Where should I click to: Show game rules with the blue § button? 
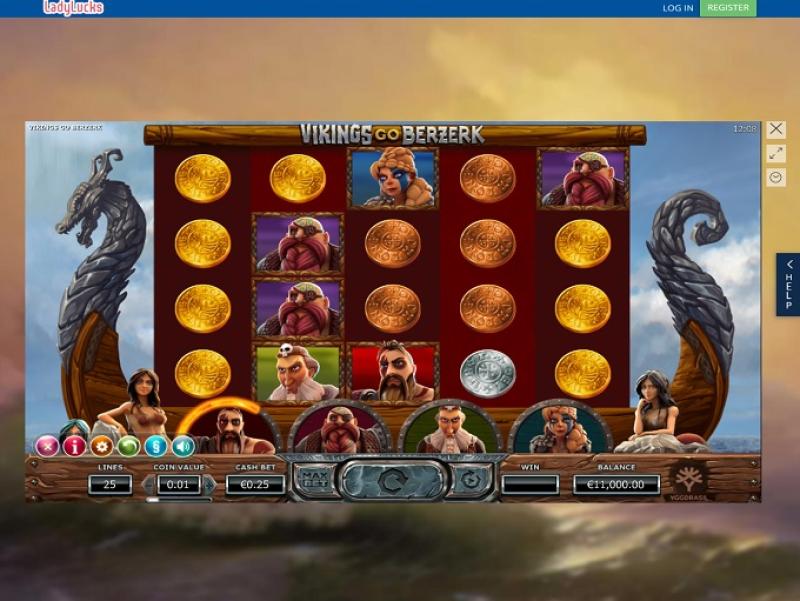(x=155, y=446)
